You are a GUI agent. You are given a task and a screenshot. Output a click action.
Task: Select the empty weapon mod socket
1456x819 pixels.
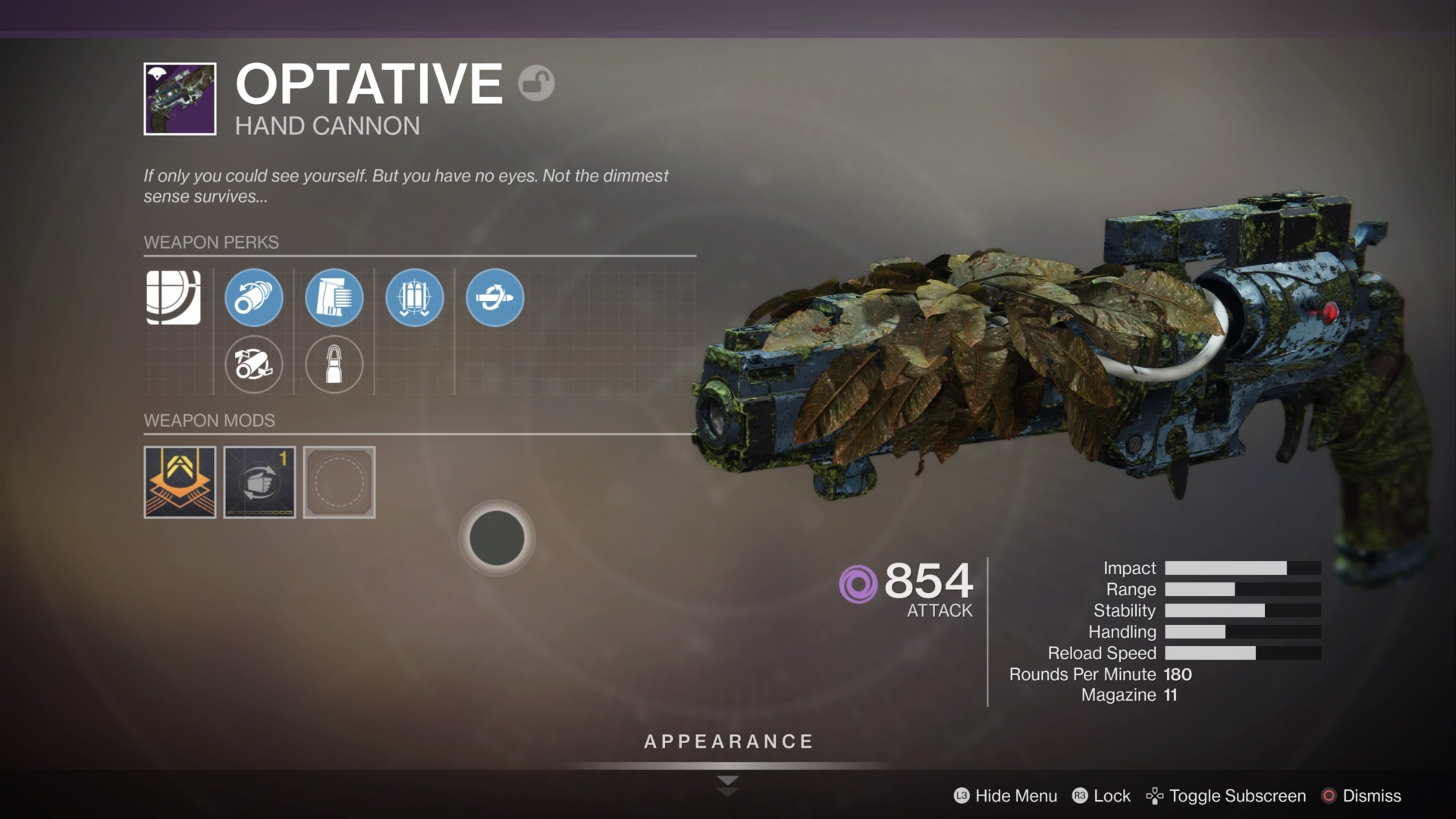pos(339,482)
